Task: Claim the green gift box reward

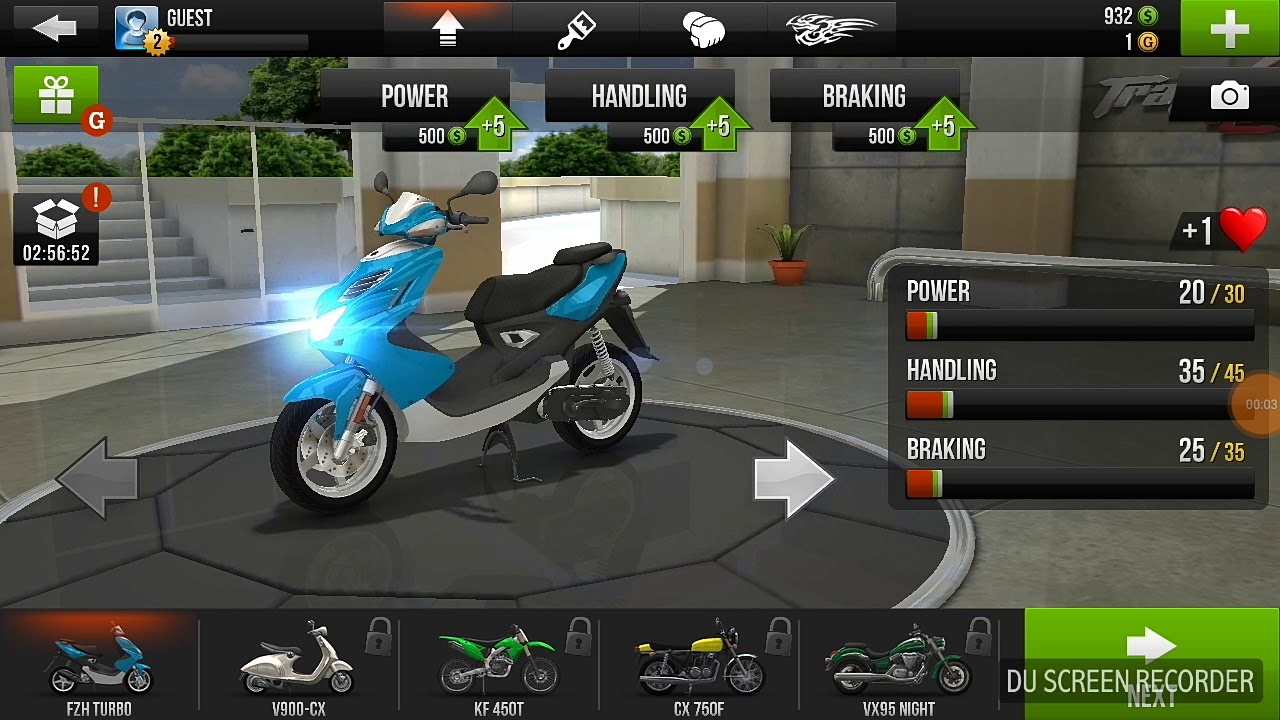Action: (56, 96)
